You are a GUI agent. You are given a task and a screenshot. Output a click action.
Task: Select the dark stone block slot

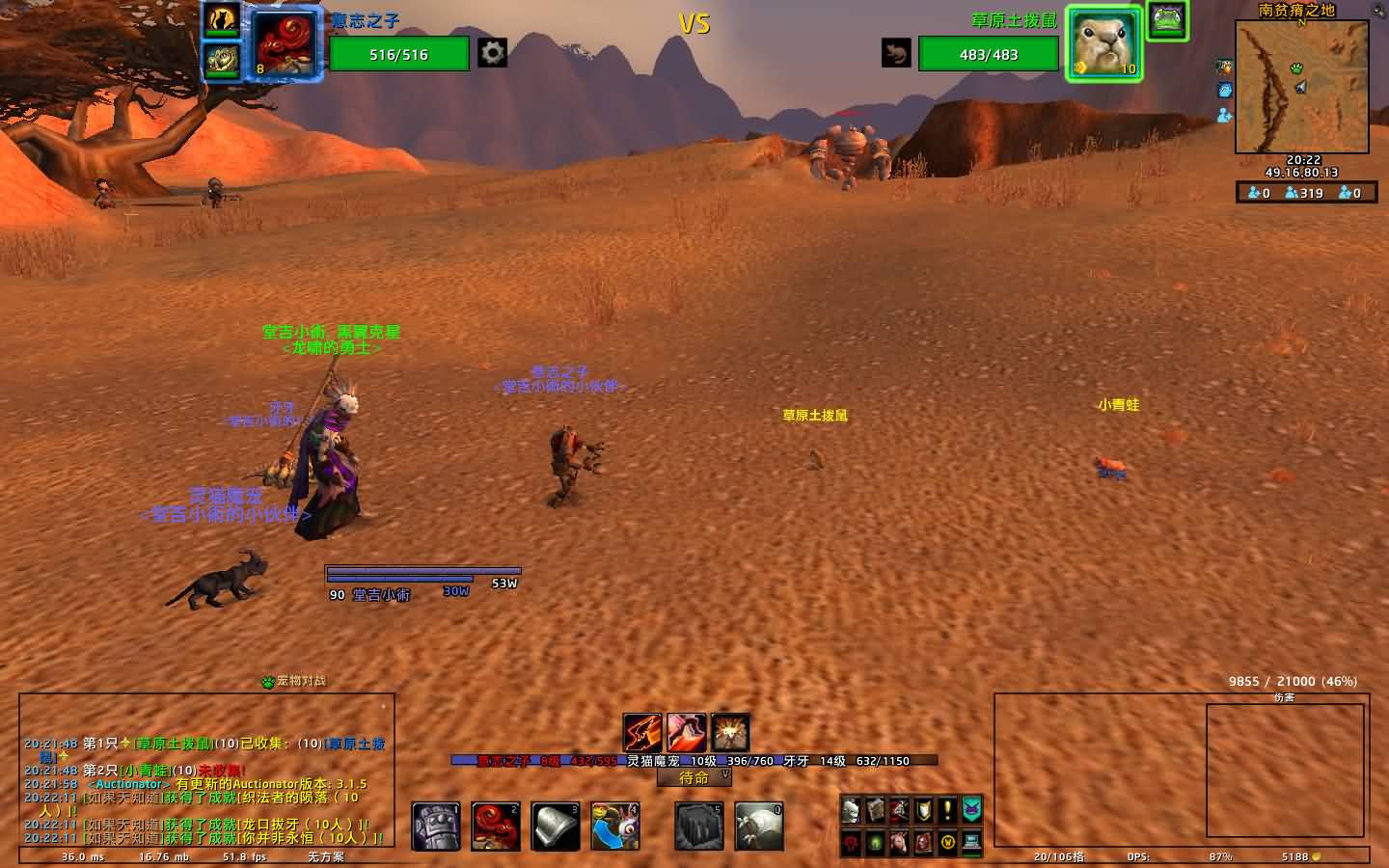[699, 827]
